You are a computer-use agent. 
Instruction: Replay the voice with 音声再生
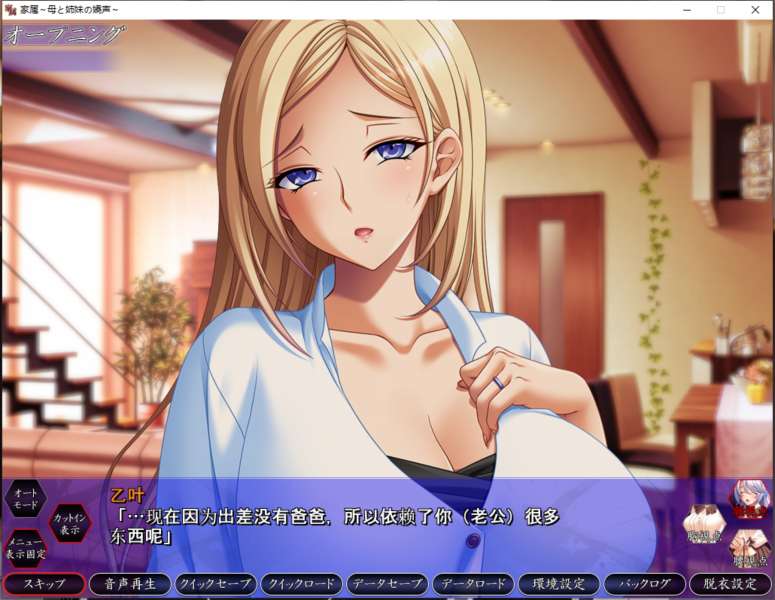129,584
